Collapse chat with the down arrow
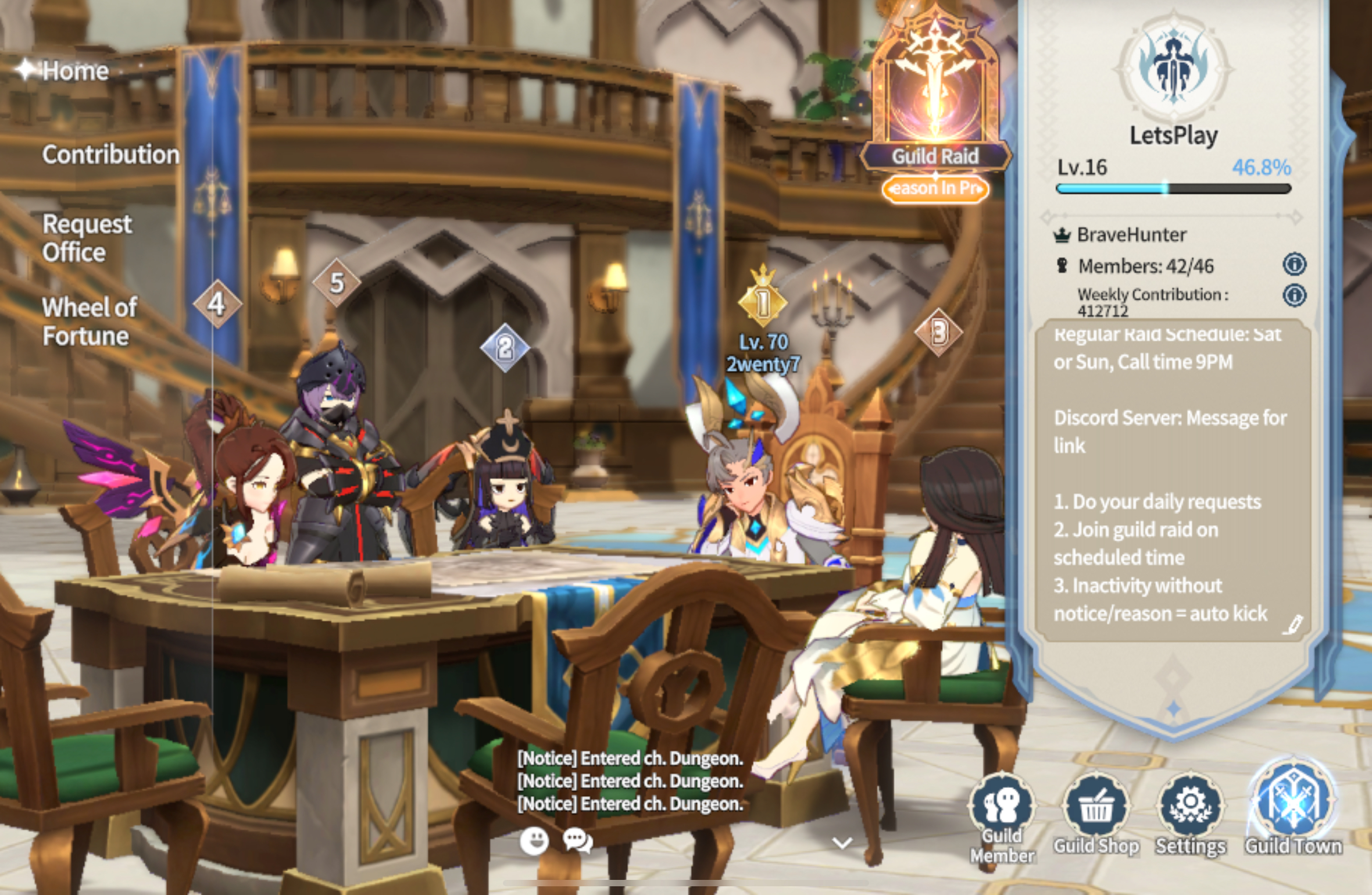The image size is (1372, 895). 842,843
